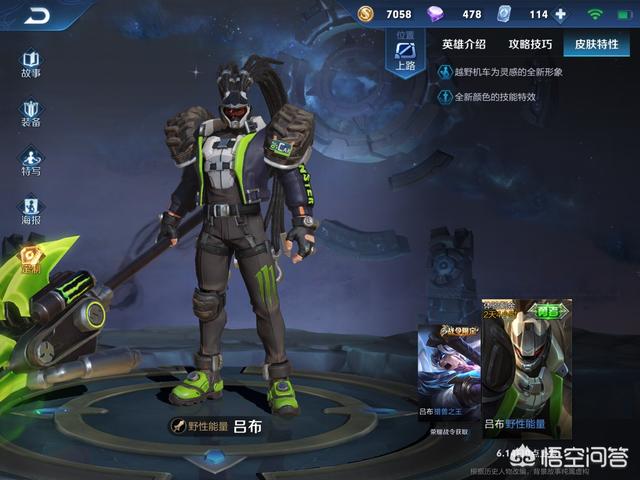Open the 故事 story page
The height and width of the screenshot is (480, 640).
[x=31, y=64]
